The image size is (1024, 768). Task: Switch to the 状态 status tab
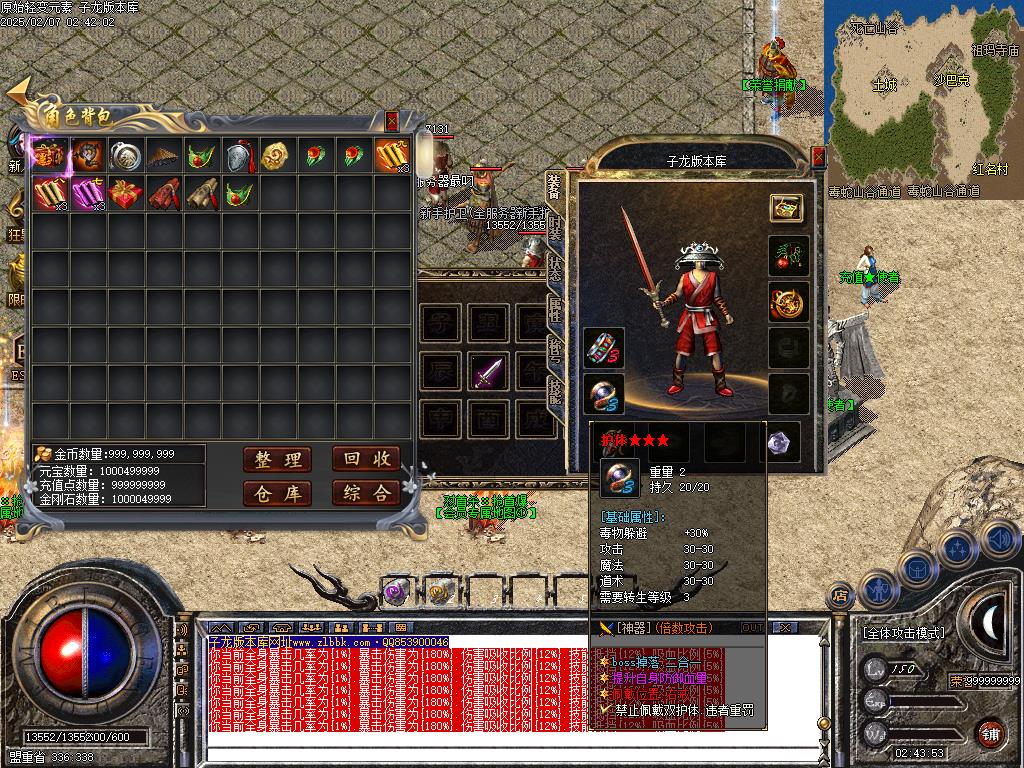556,268
